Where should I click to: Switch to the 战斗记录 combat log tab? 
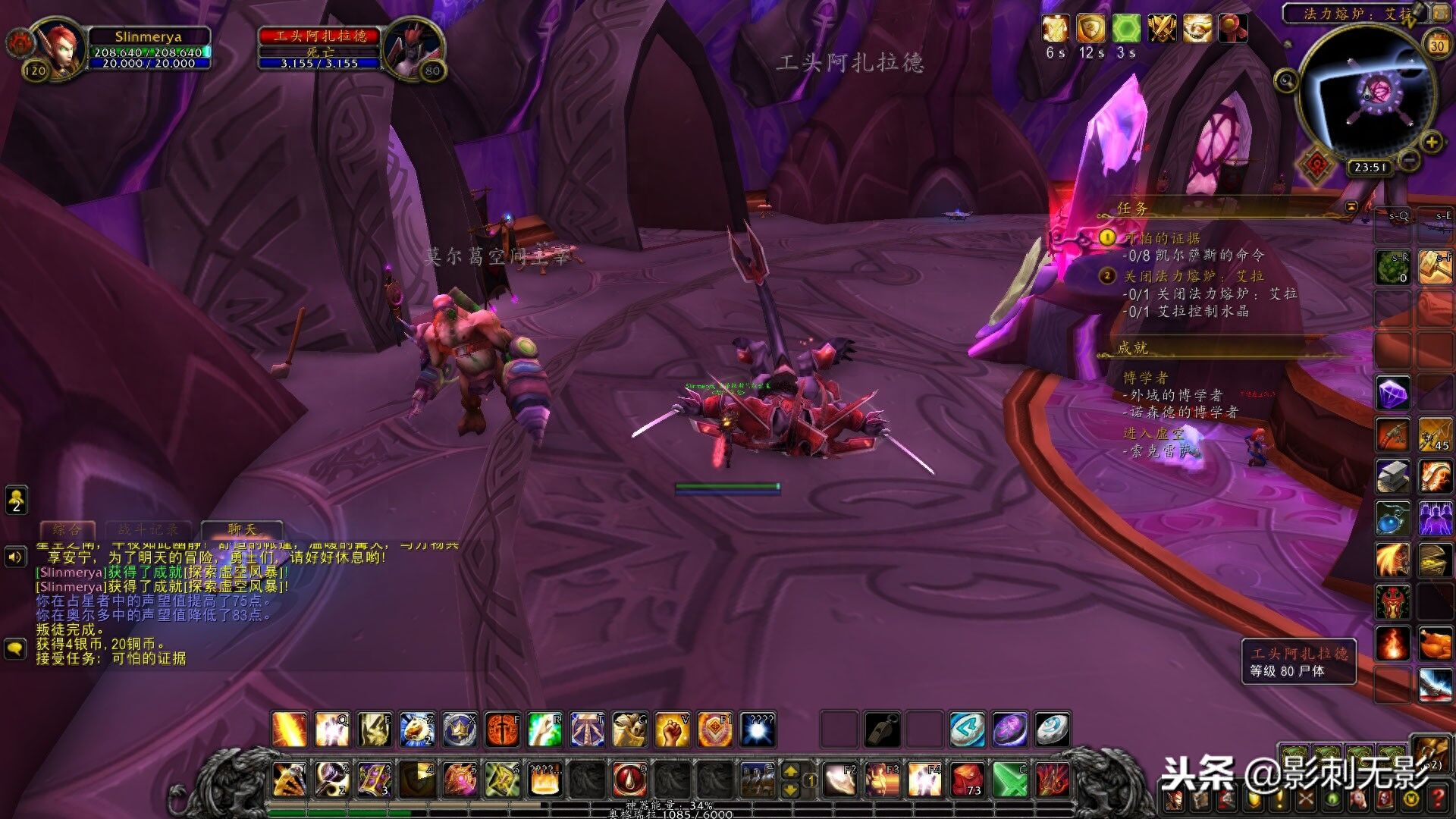pyautogui.click(x=149, y=529)
